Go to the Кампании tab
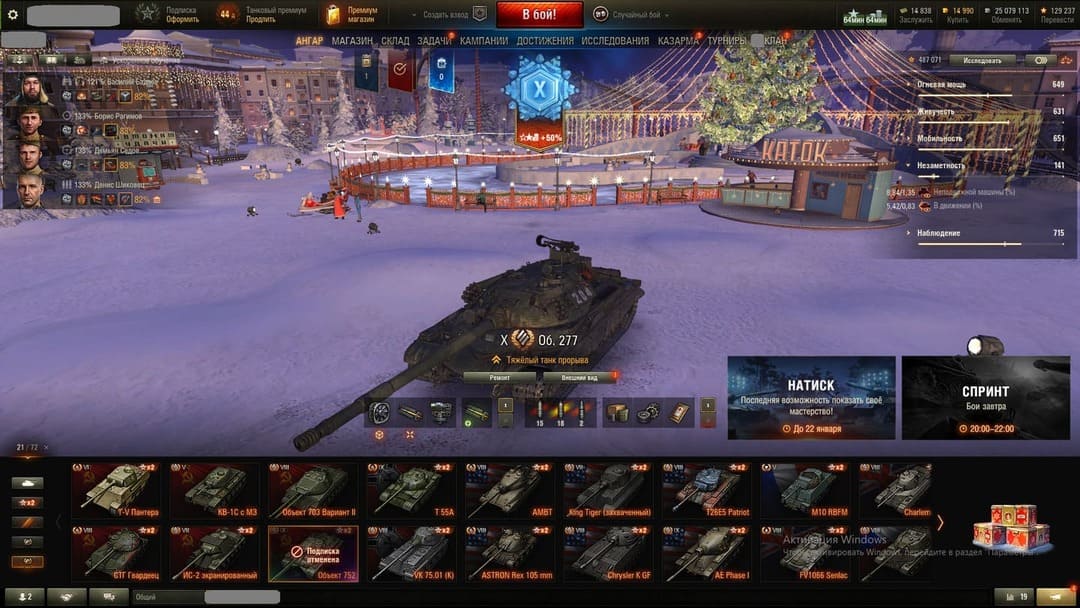 [484, 41]
